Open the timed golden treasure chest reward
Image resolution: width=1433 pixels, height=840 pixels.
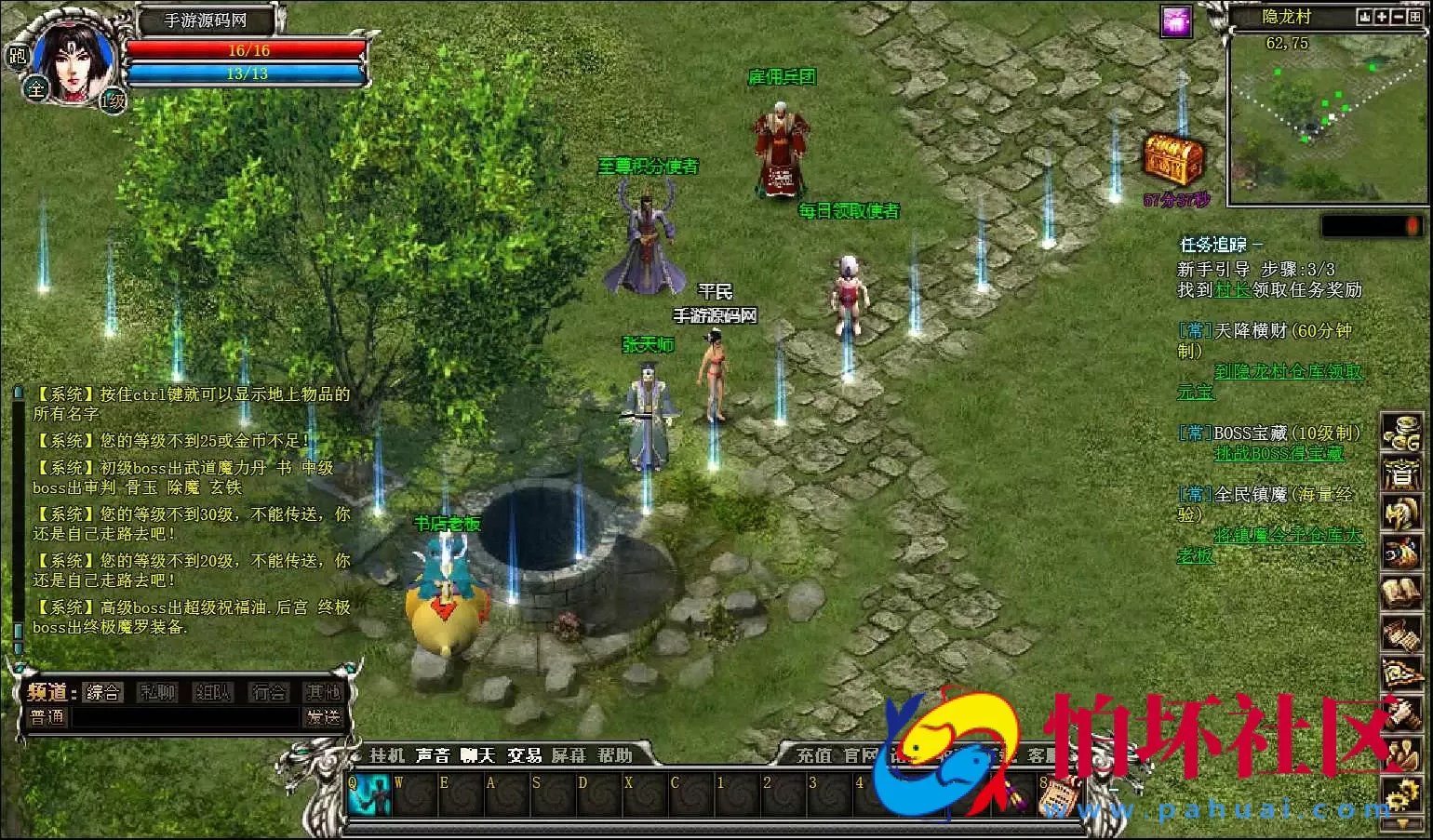tap(1173, 160)
